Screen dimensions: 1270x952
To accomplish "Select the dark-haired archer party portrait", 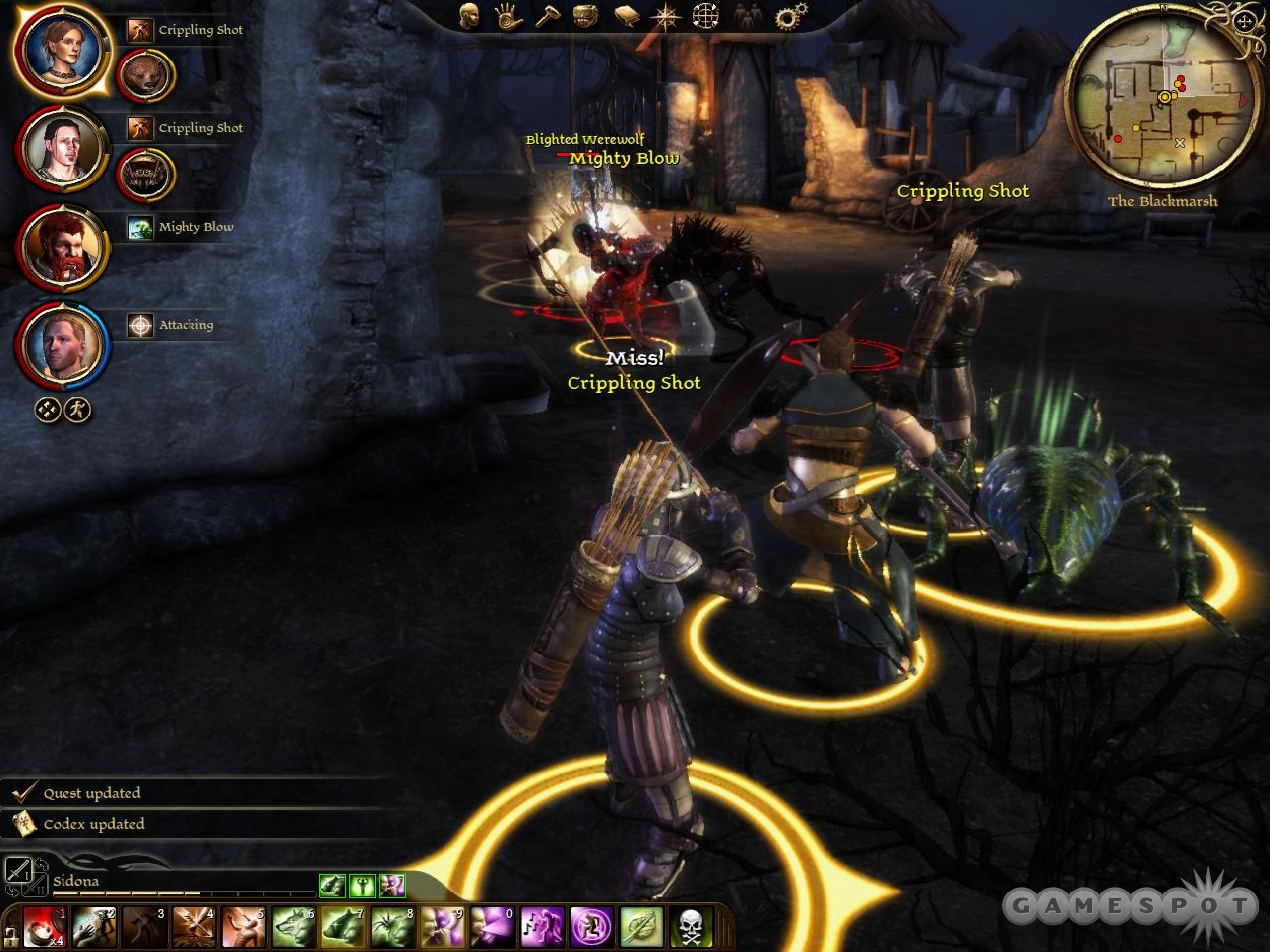I will (x=61, y=148).
